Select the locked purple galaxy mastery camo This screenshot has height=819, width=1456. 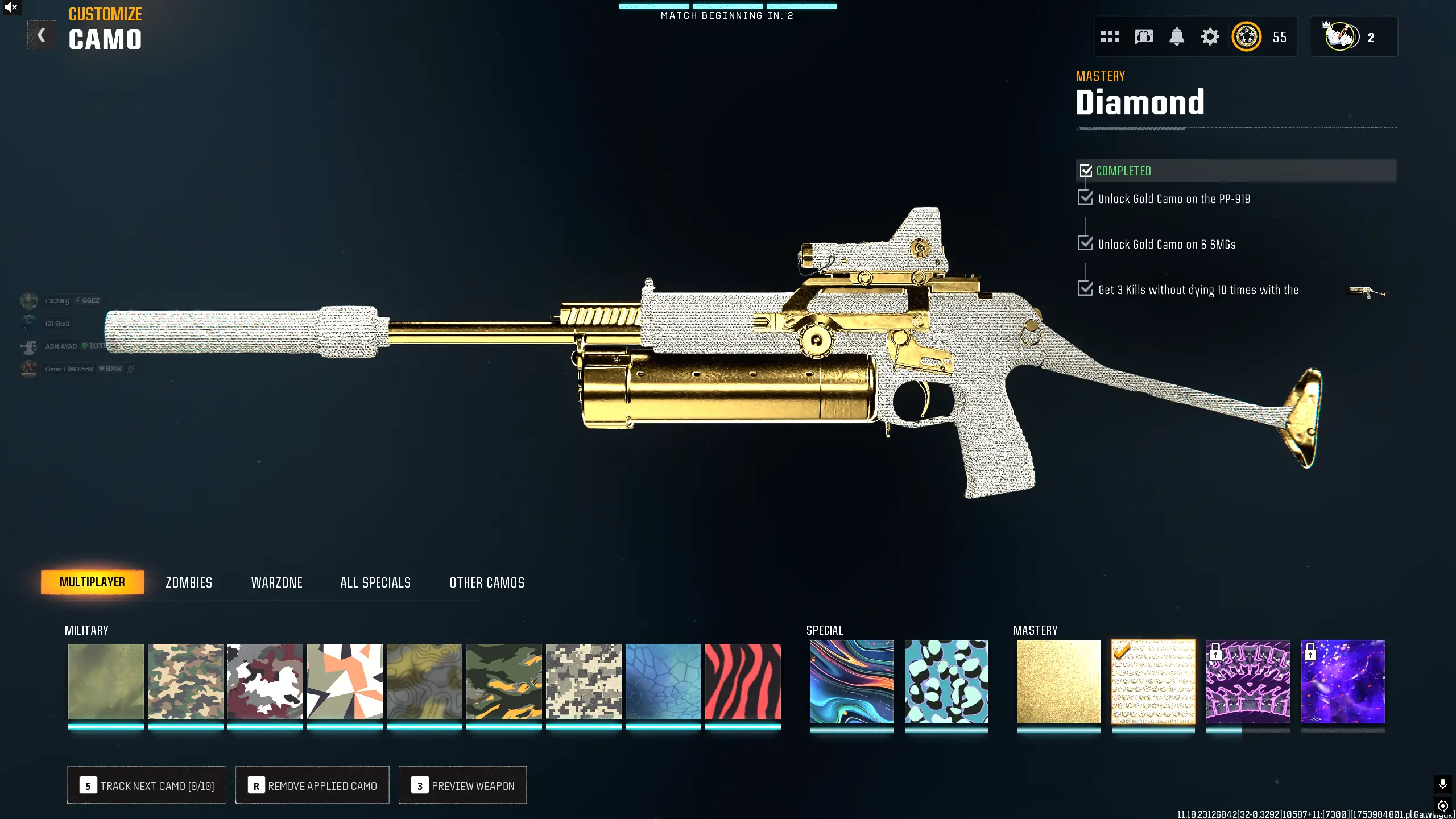click(x=1343, y=681)
